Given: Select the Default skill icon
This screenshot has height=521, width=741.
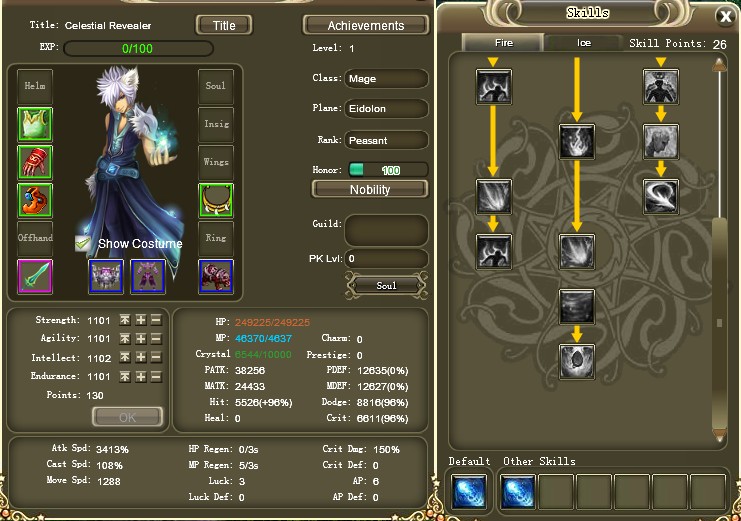Looking at the screenshot, I should click(469, 492).
